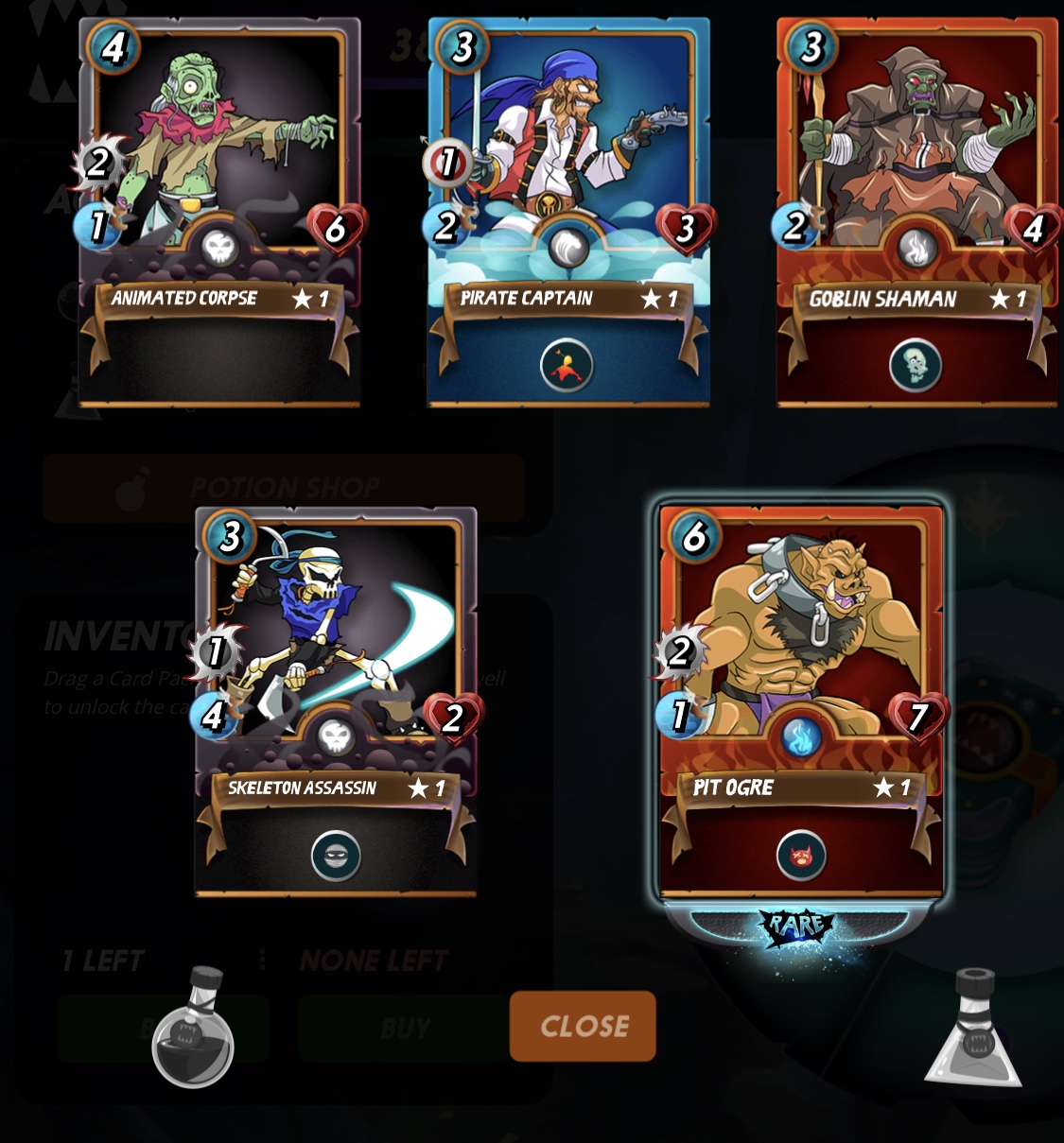
Task: Click Pirate Captain's ability icon
Action: tap(567, 365)
